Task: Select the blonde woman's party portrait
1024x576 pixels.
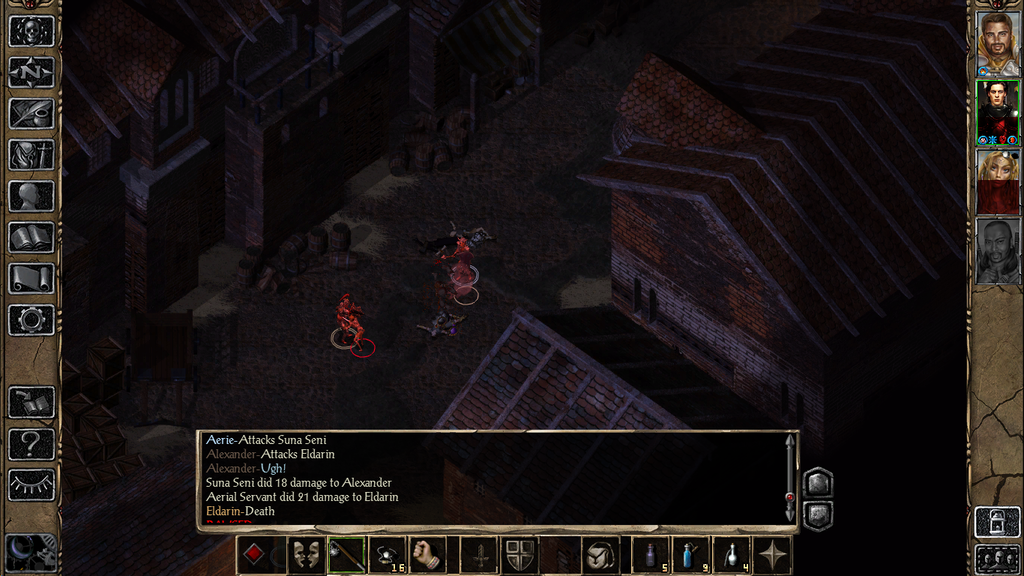Action: tap(997, 181)
